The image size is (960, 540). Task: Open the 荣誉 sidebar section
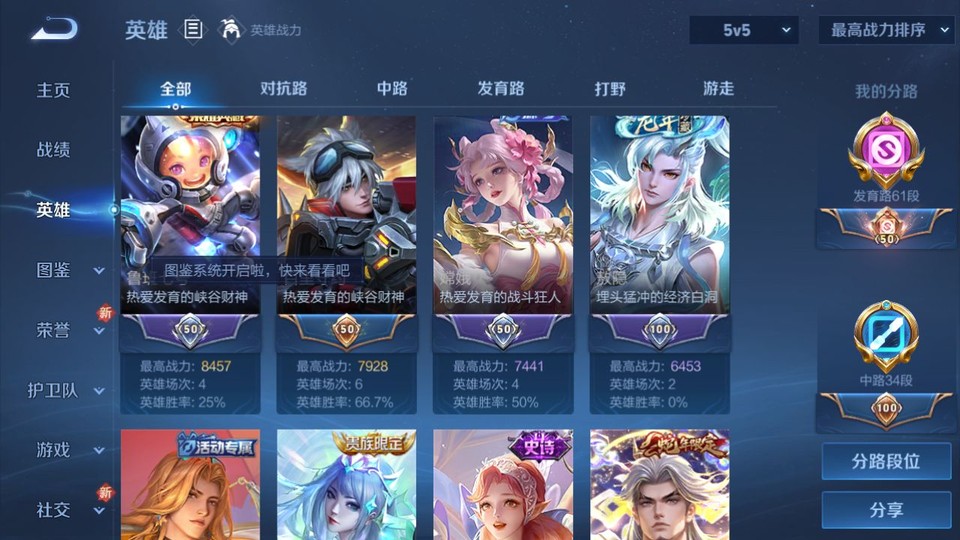coord(66,330)
